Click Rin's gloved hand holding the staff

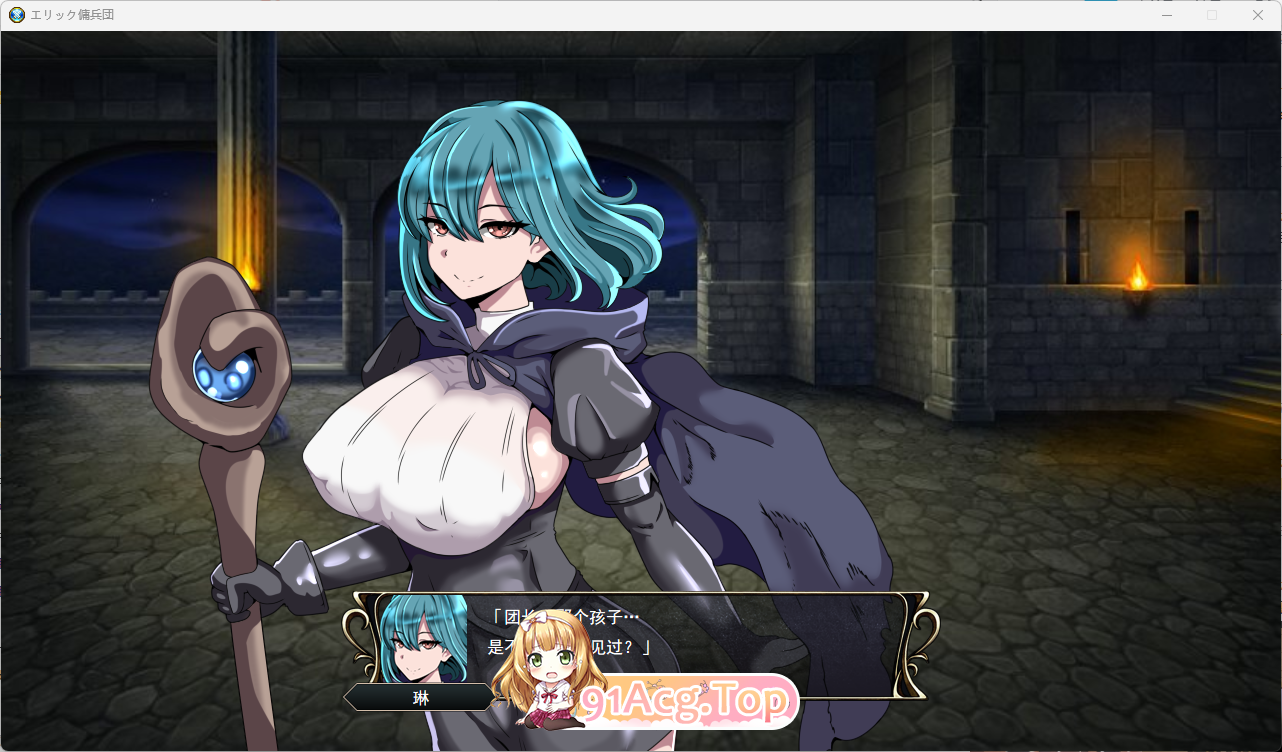245,590
